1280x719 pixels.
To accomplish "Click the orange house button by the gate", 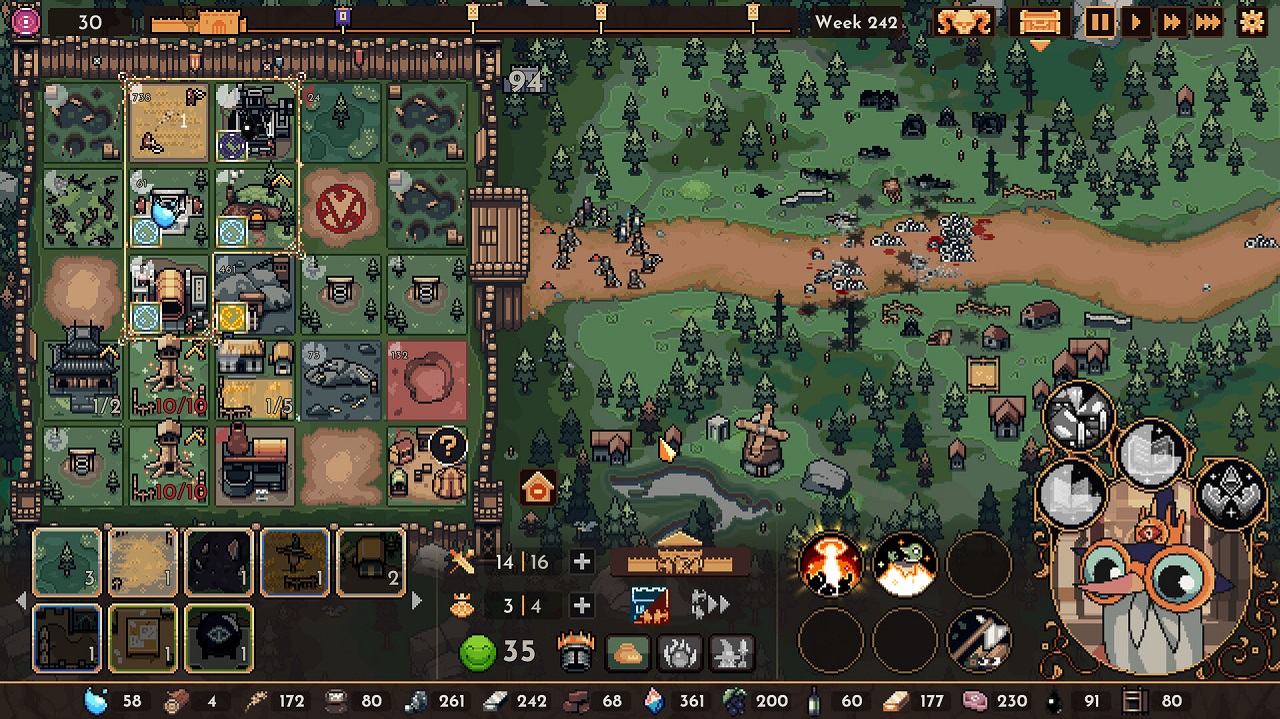I will click(539, 488).
